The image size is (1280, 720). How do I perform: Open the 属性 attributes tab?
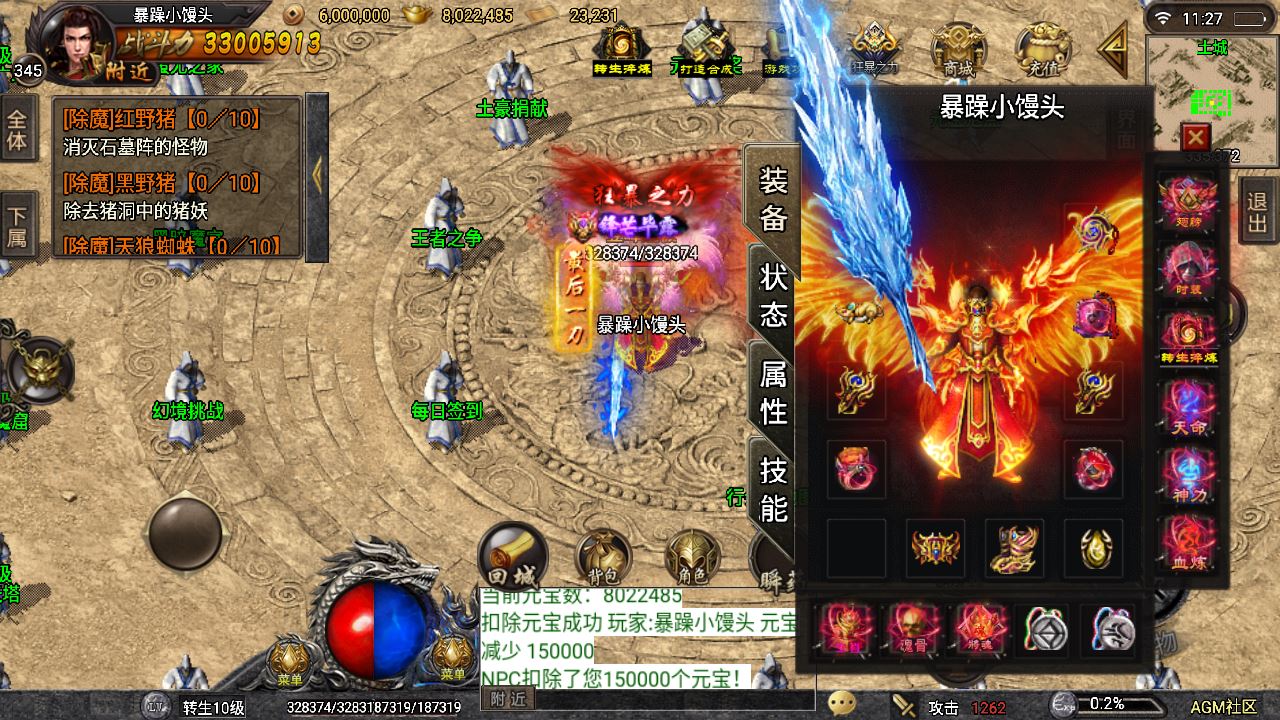tap(773, 392)
